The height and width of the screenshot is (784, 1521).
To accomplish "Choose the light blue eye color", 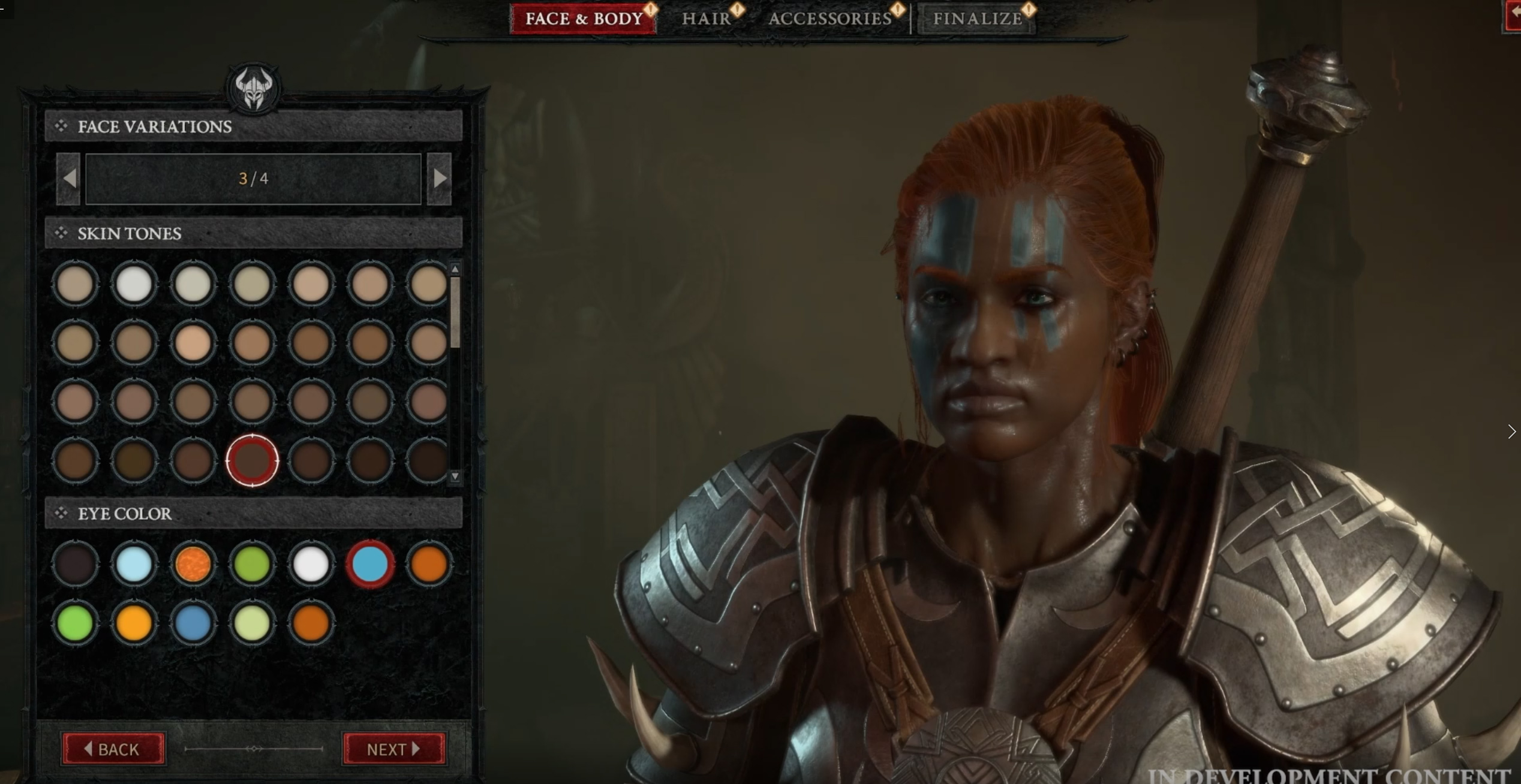I will [134, 563].
